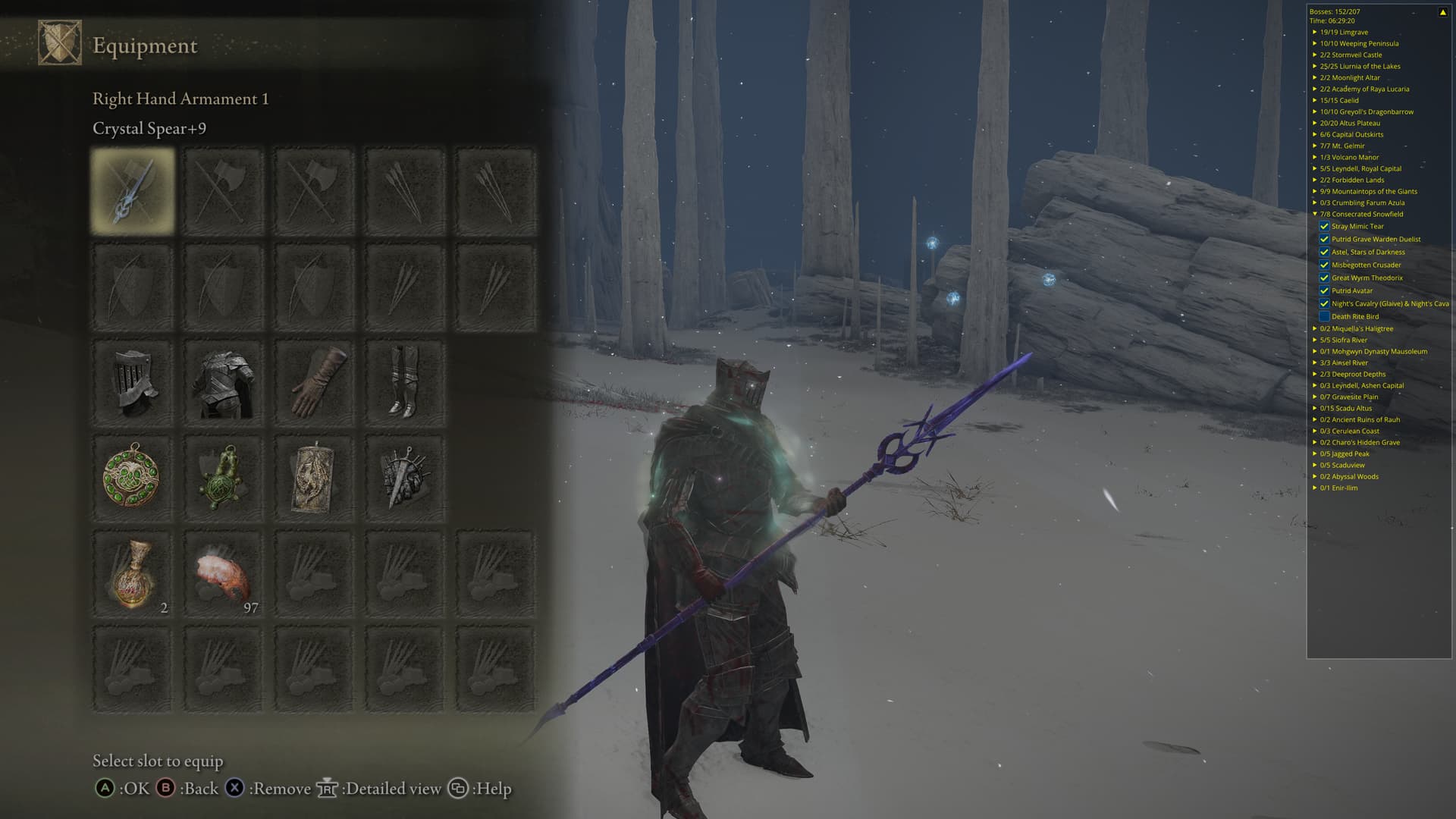Open the green turtle talisman slot
The width and height of the screenshot is (1456, 819).
pyautogui.click(x=223, y=478)
